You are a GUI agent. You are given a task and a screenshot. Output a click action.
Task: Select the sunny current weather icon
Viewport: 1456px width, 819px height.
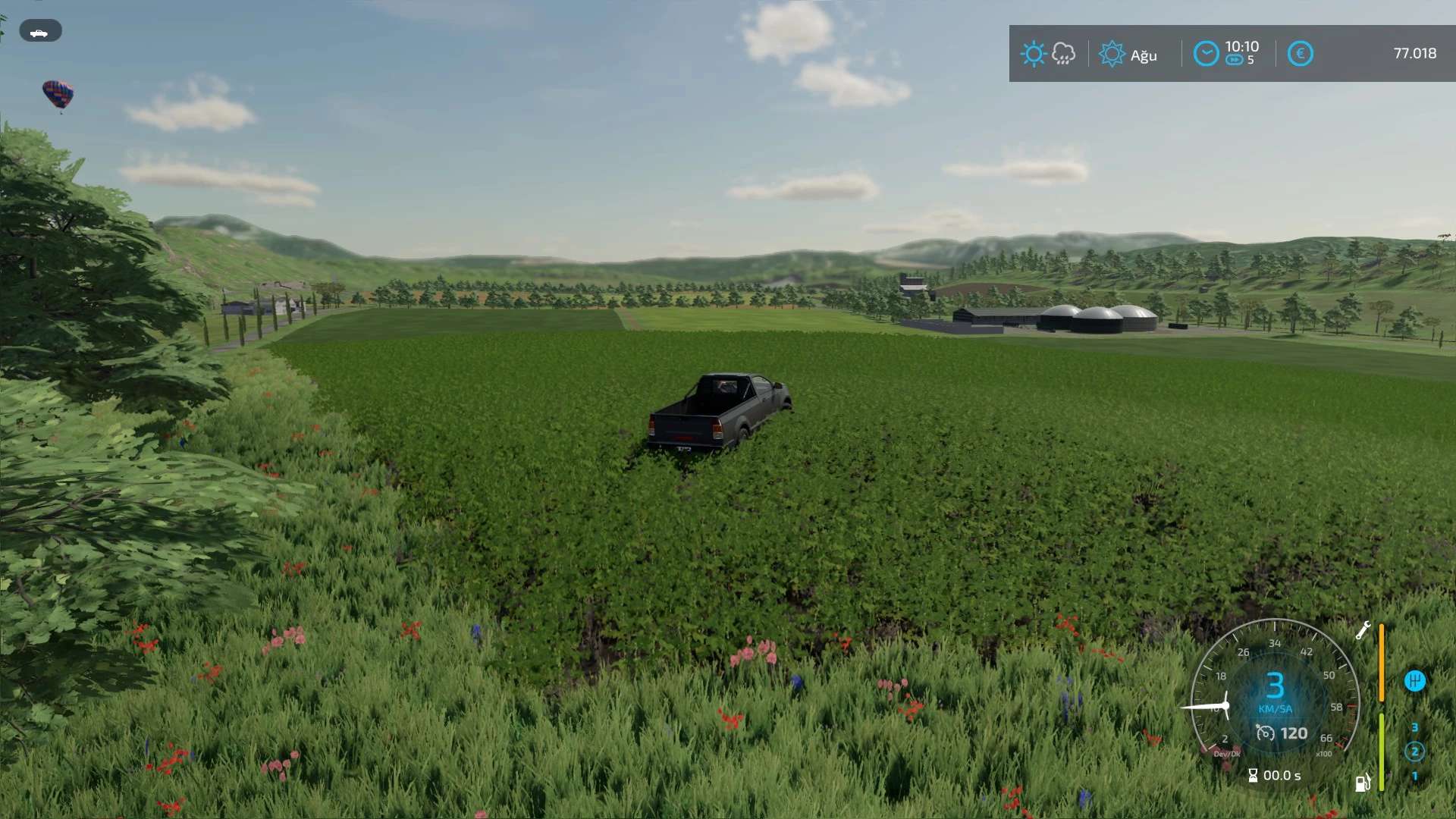[1033, 54]
